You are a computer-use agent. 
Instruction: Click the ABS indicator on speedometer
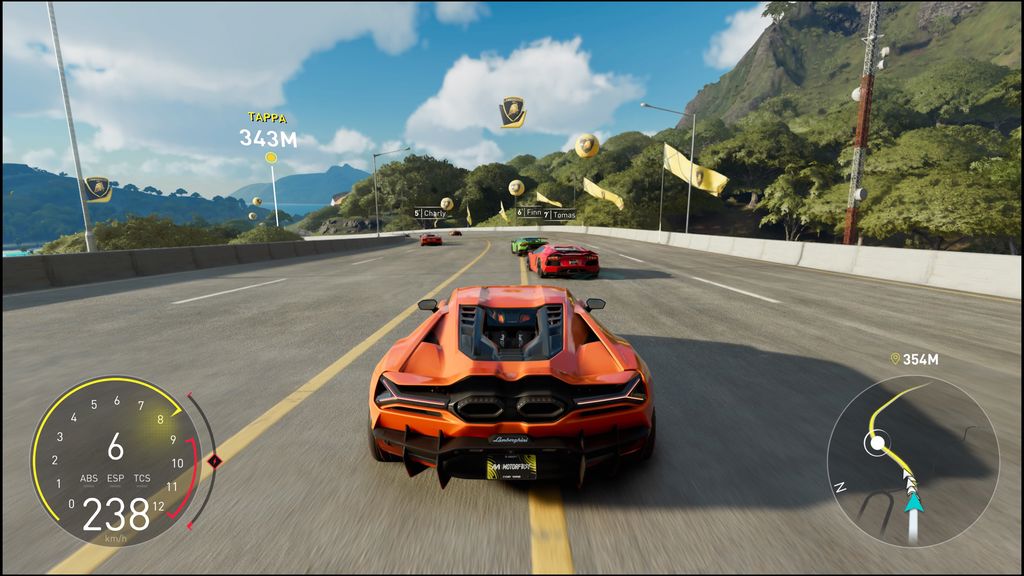(x=90, y=479)
